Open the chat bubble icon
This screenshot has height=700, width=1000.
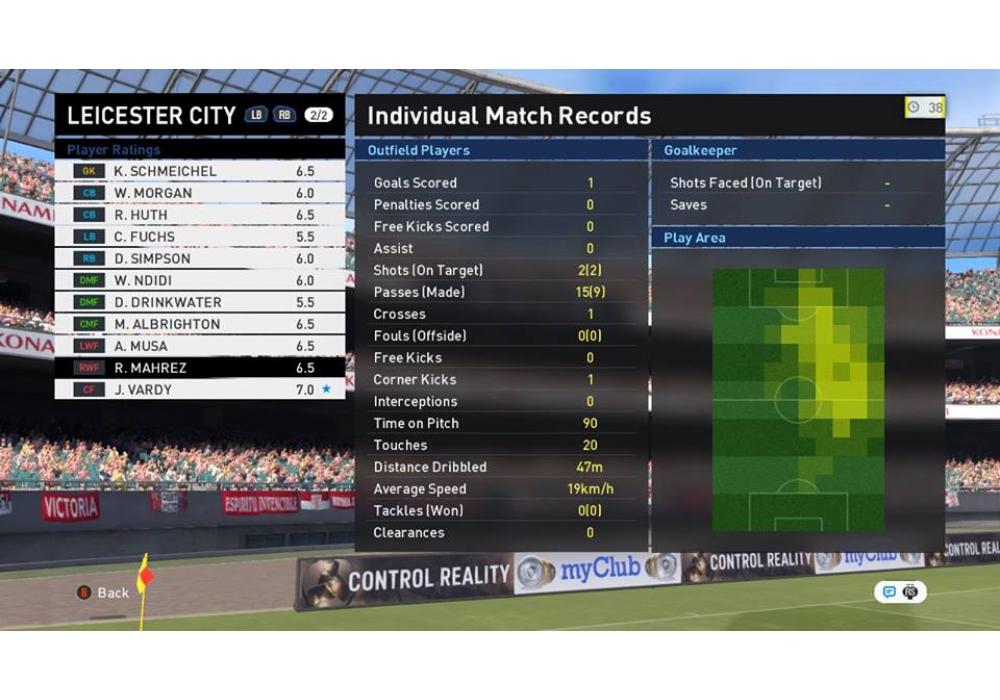(888, 592)
